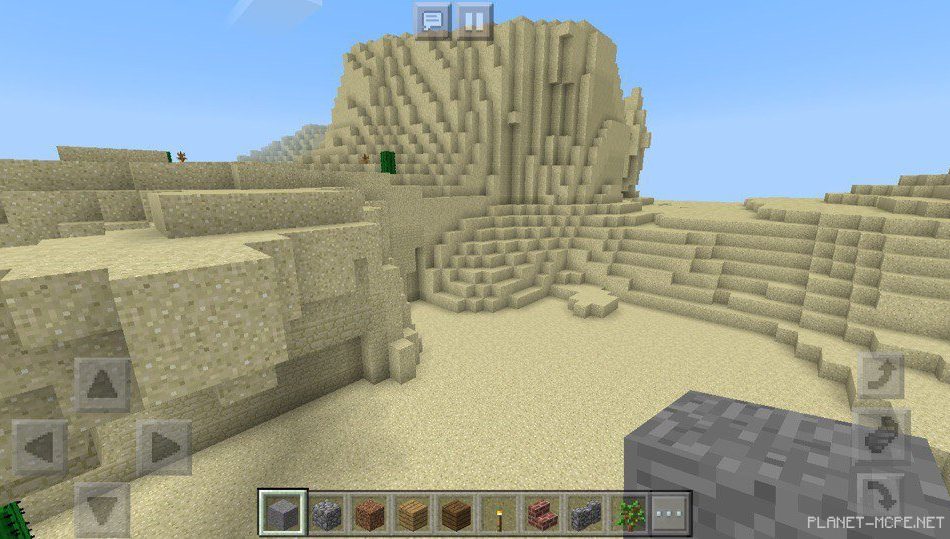Choose the full brick block slot
The width and height of the screenshot is (950, 539).
(372, 514)
